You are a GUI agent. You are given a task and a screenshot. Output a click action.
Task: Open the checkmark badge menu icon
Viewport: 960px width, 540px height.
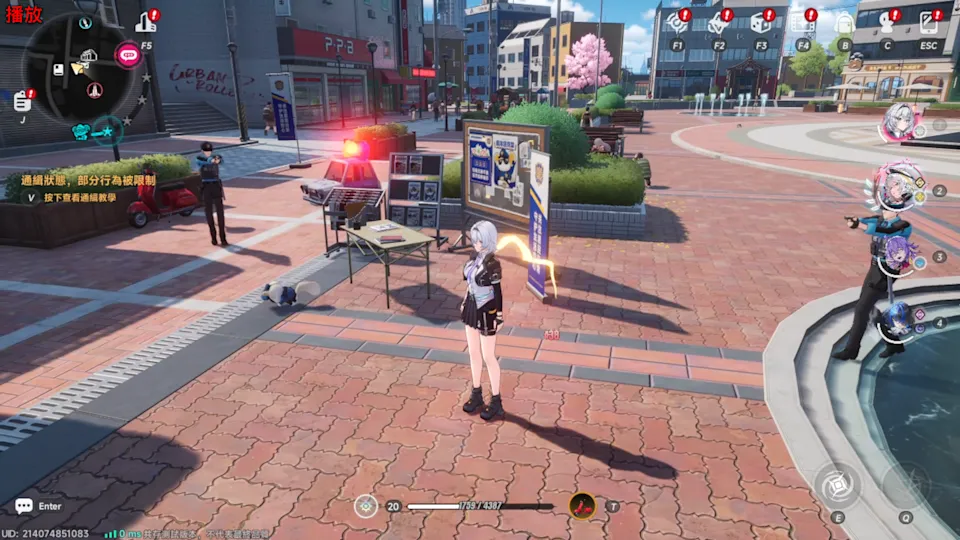click(719, 23)
